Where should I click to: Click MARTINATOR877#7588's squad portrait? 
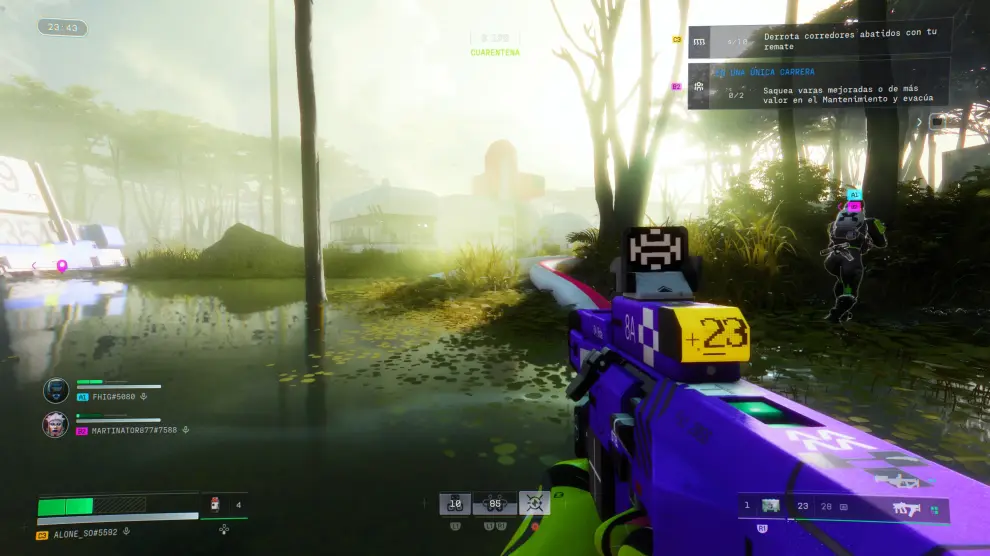(56, 425)
